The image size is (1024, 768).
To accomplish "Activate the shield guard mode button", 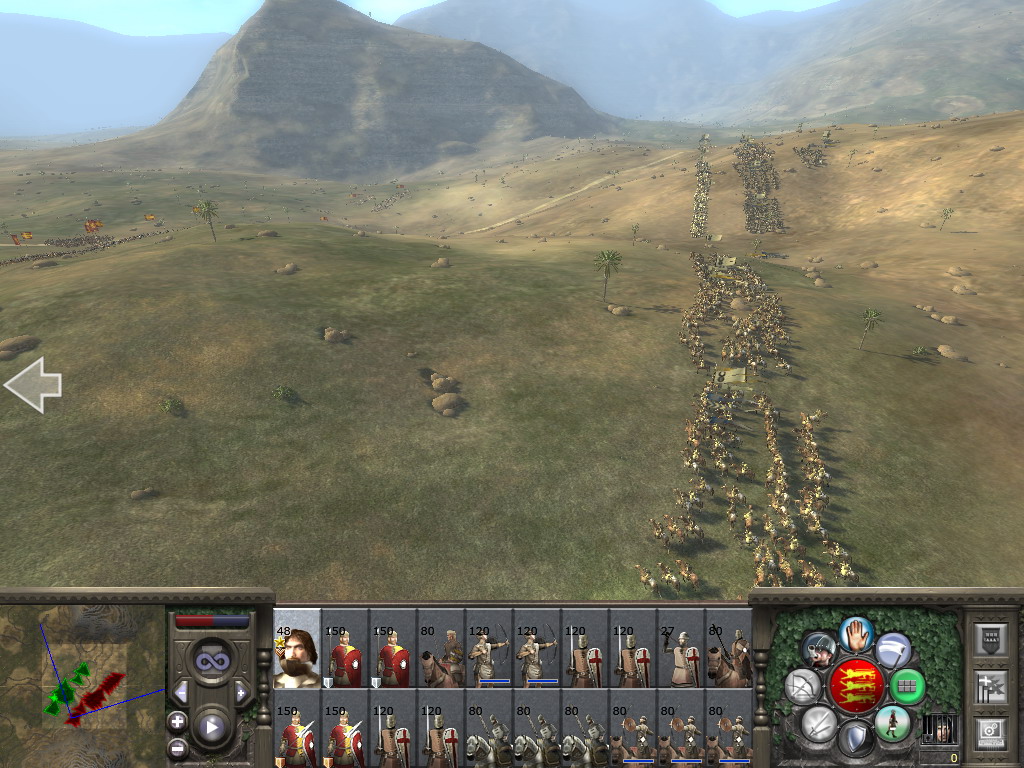I will (x=855, y=740).
